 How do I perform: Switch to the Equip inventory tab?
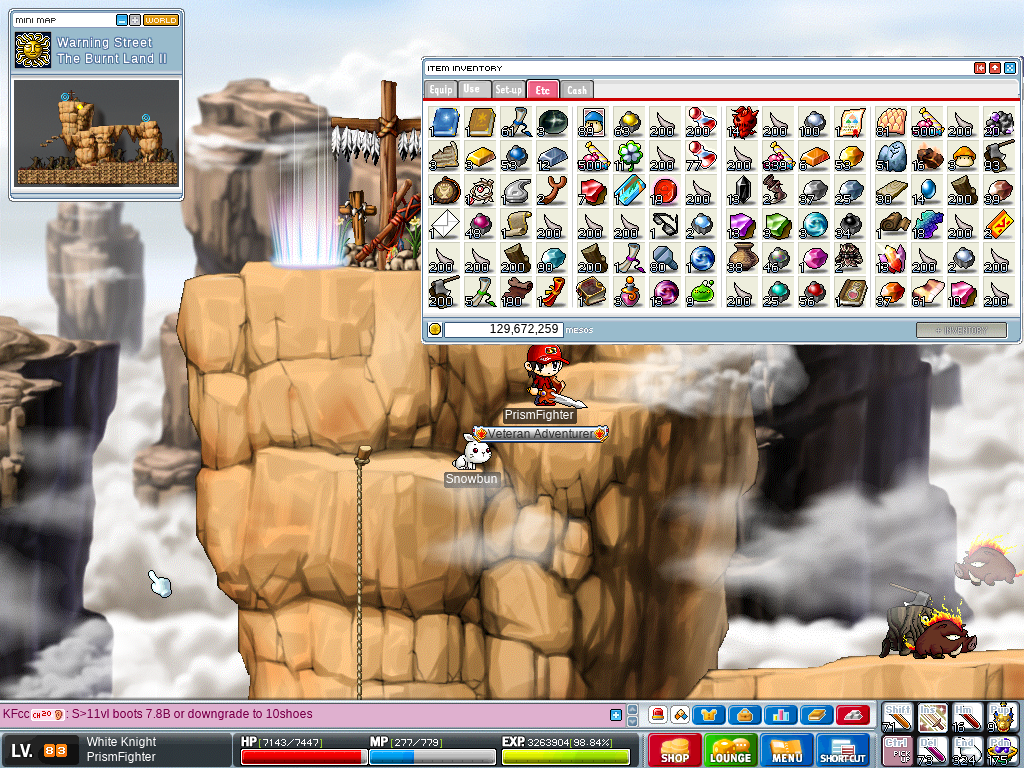click(x=440, y=90)
